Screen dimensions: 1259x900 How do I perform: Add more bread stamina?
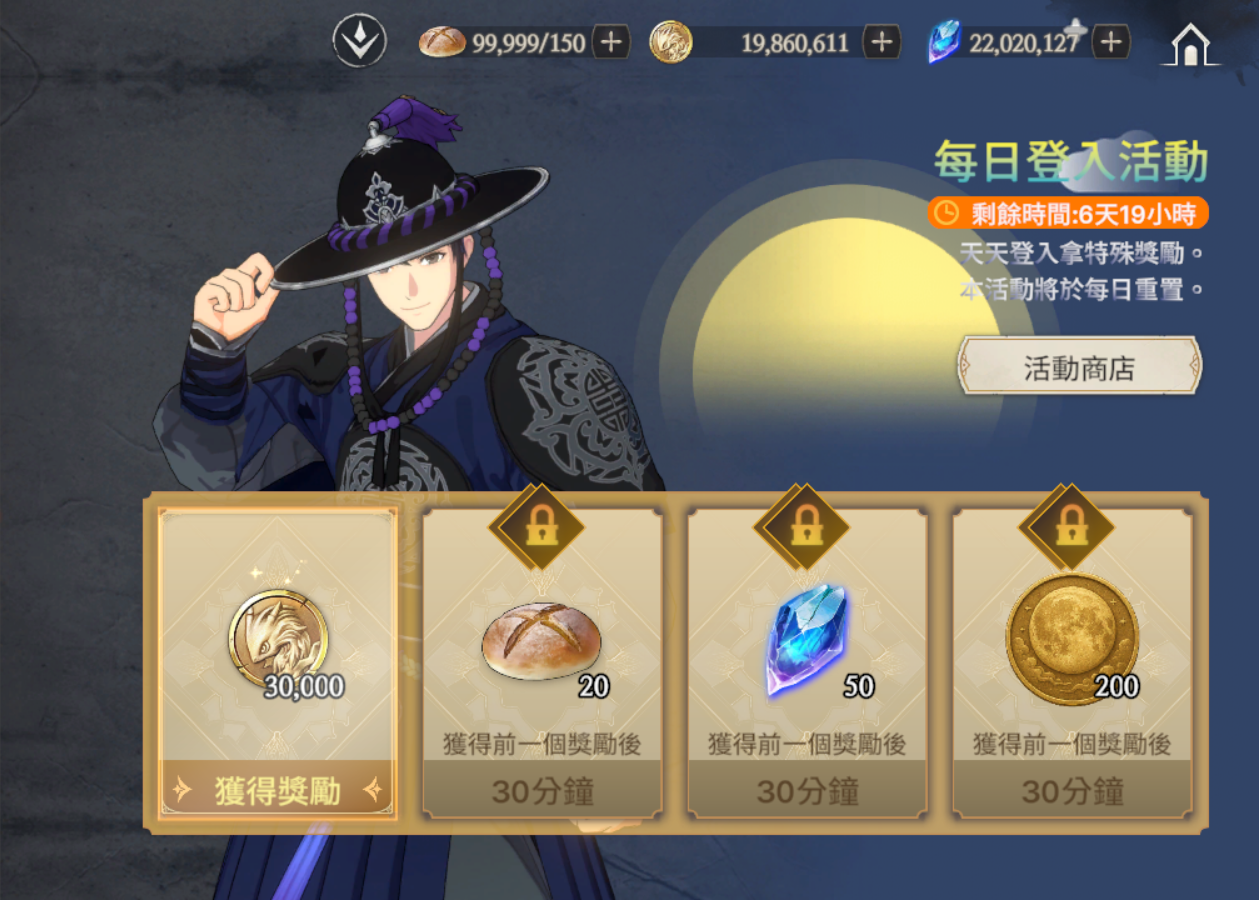point(611,42)
